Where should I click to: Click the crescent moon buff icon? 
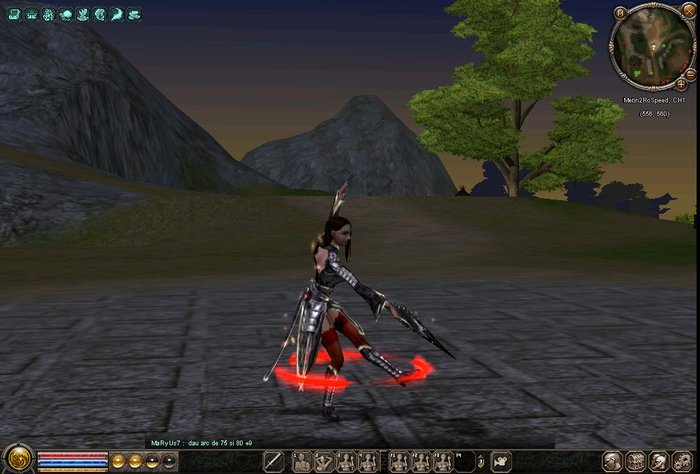[x=117, y=15]
